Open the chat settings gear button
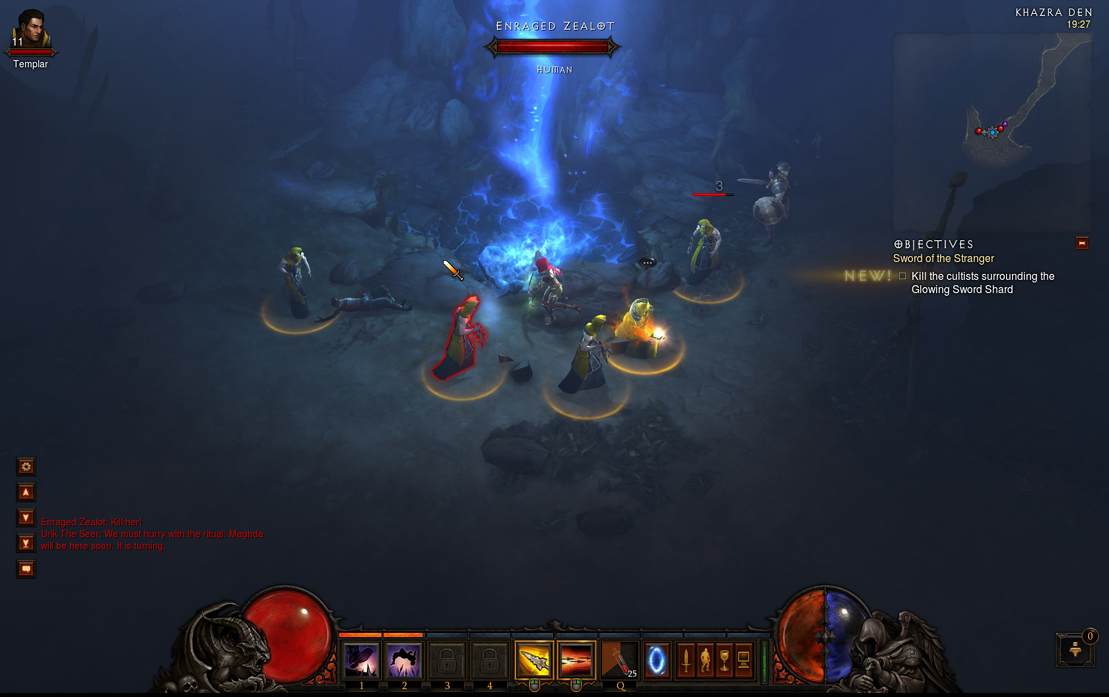The height and width of the screenshot is (697, 1109). (26, 466)
